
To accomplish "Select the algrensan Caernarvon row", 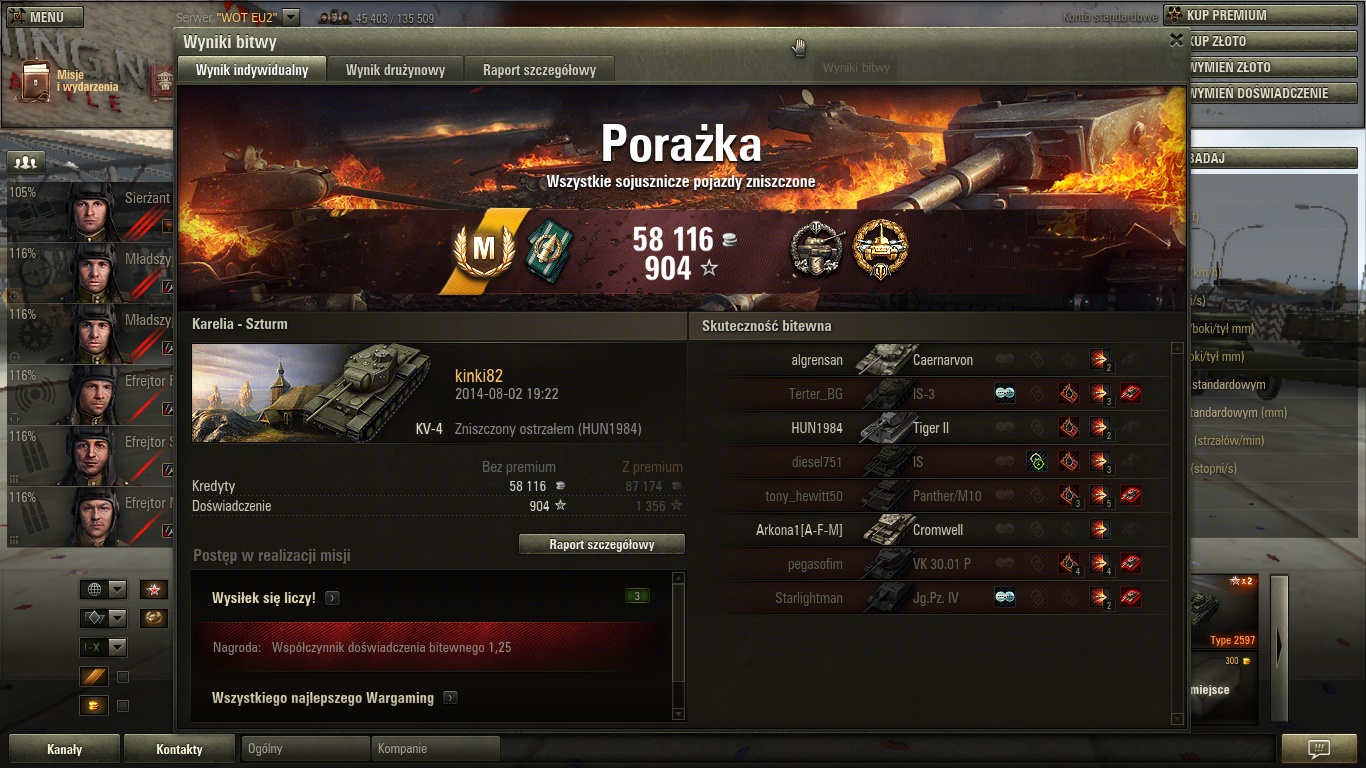I will pos(930,360).
